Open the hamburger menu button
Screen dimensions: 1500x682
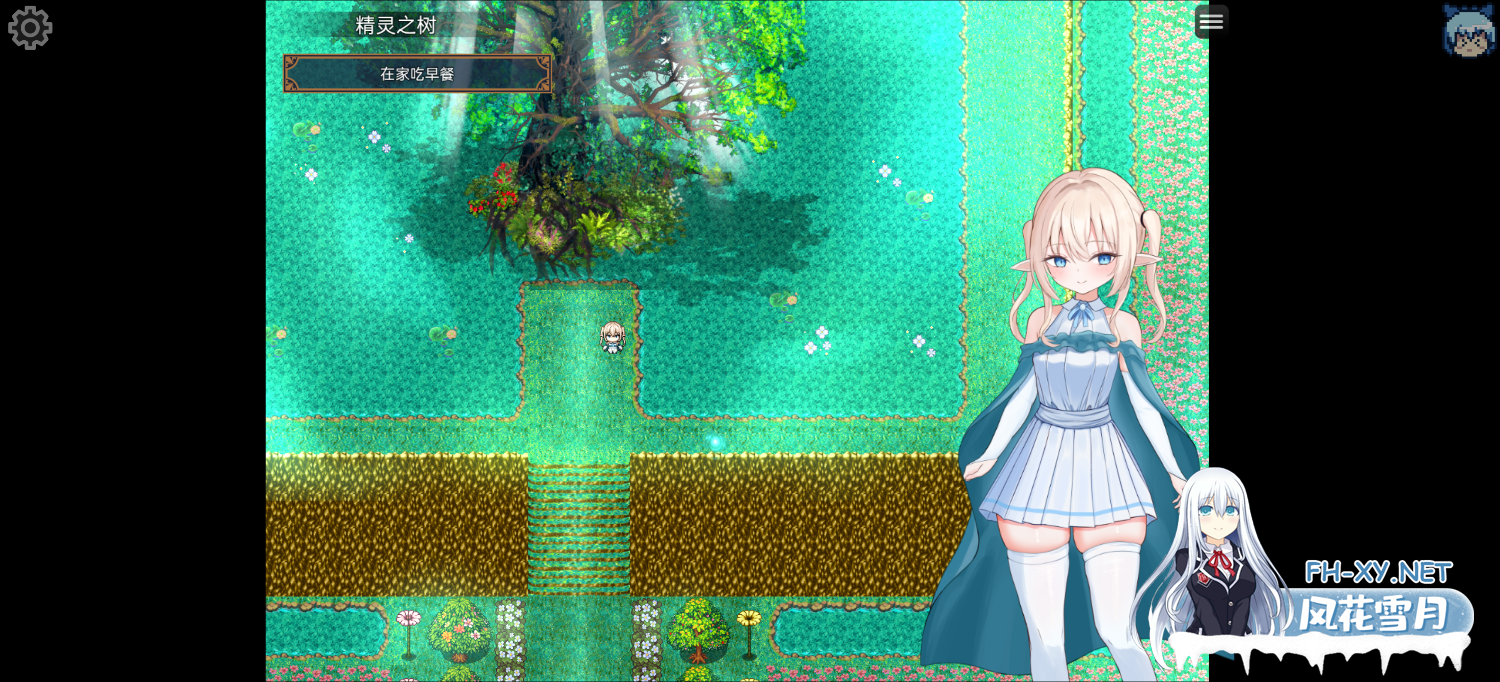[x=1211, y=21]
